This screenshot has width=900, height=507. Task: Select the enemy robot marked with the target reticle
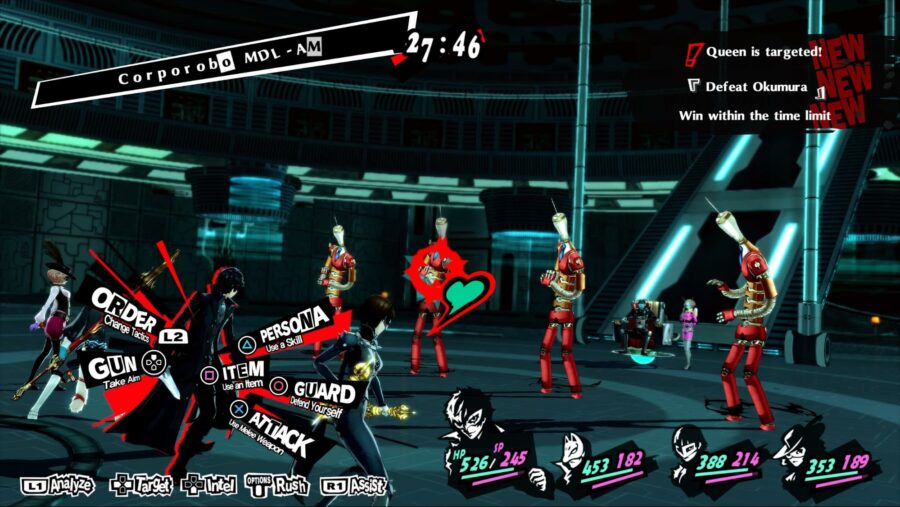click(430, 290)
